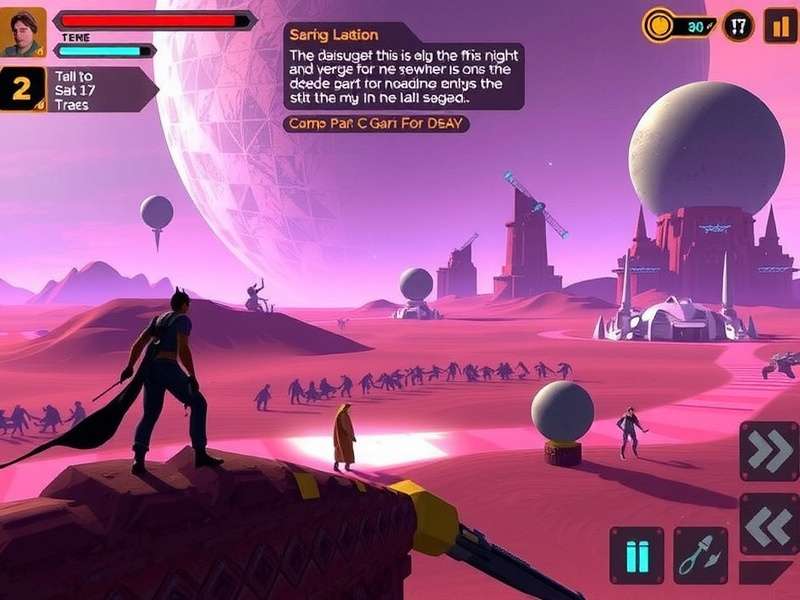Pause the game with the cyan pause button
Viewport: 800px width, 600px height.
636,555
